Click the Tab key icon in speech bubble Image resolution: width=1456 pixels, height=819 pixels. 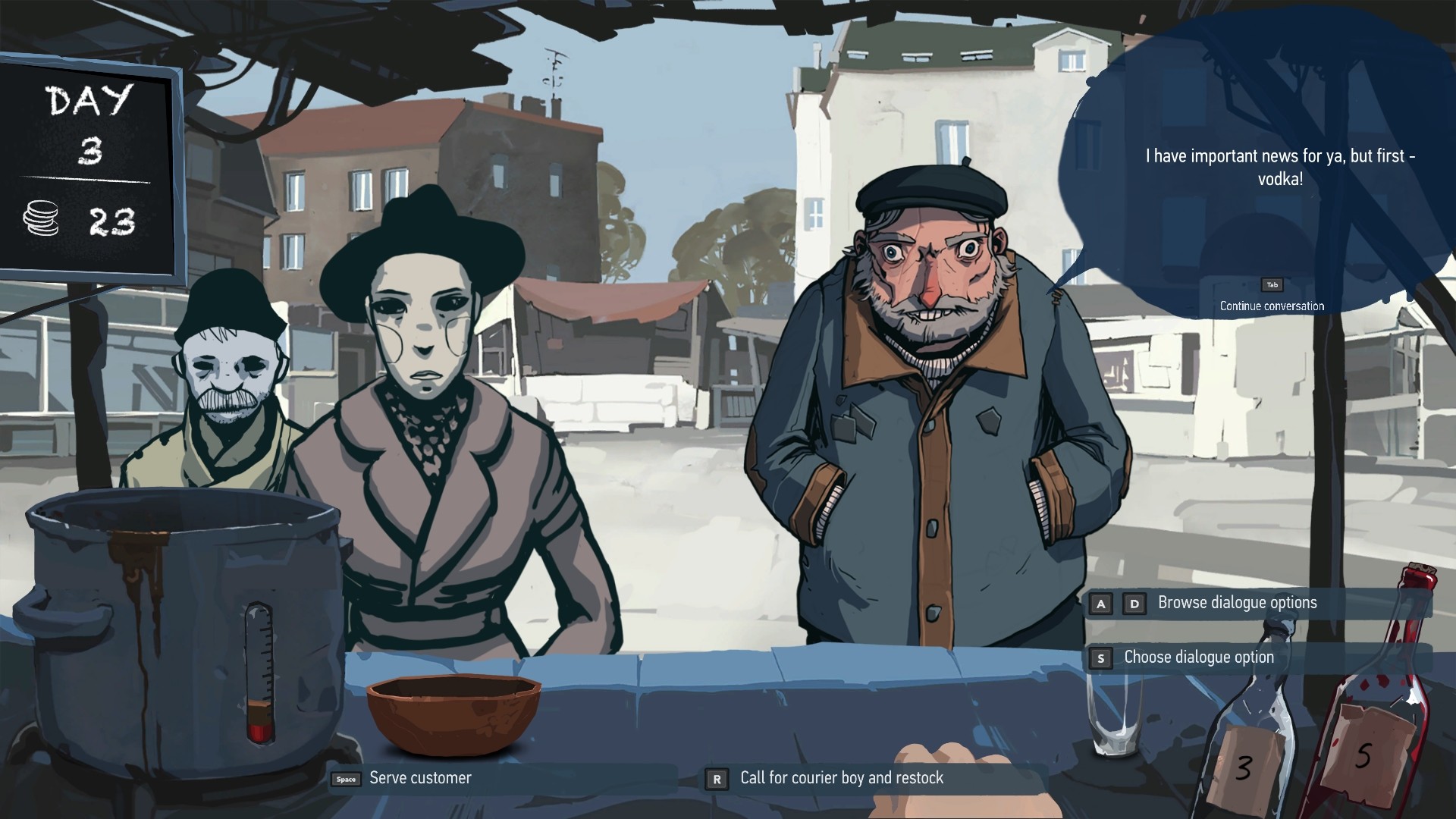pyautogui.click(x=1272, y=285)
